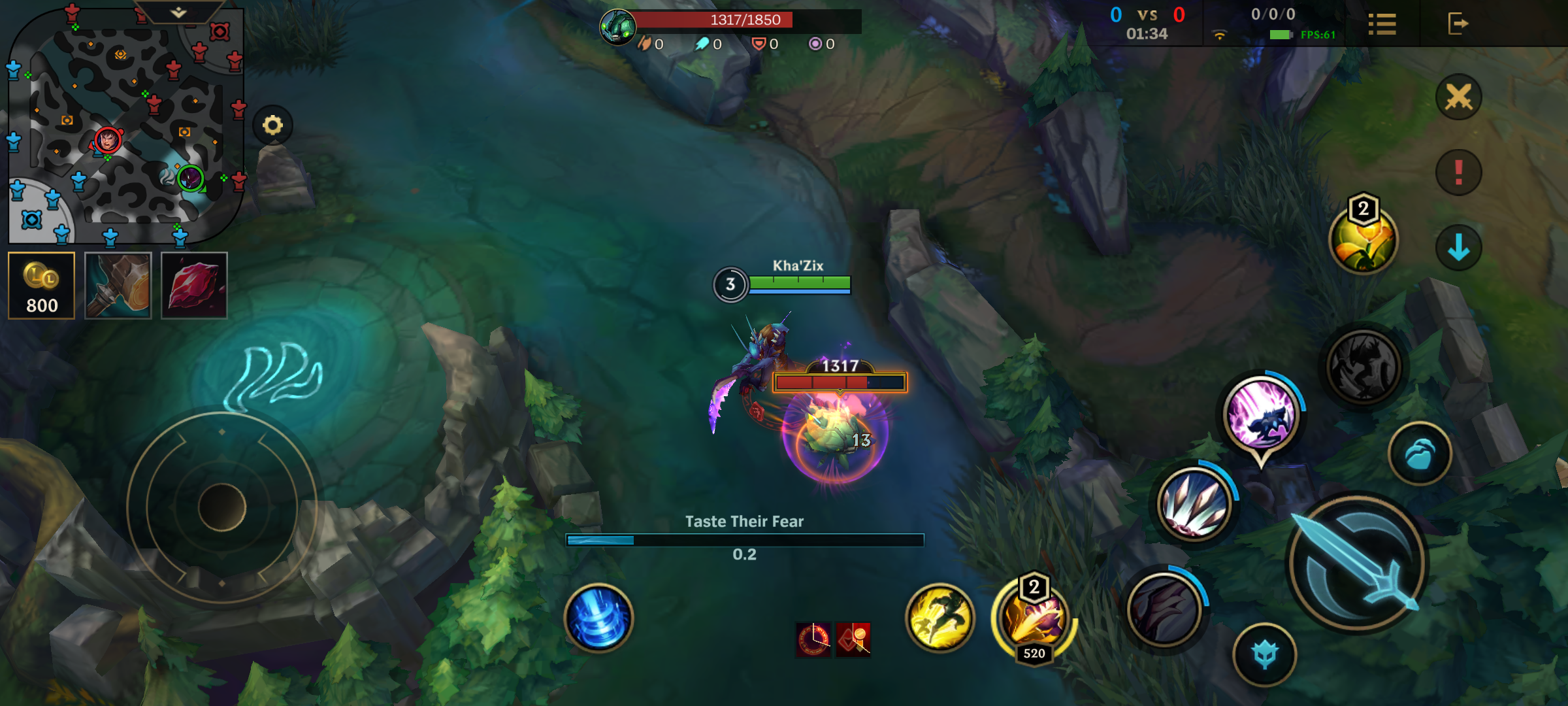Buy the recommended hammer item
Viewport: 1568px width, 706px height.
[x=118, y=286]
